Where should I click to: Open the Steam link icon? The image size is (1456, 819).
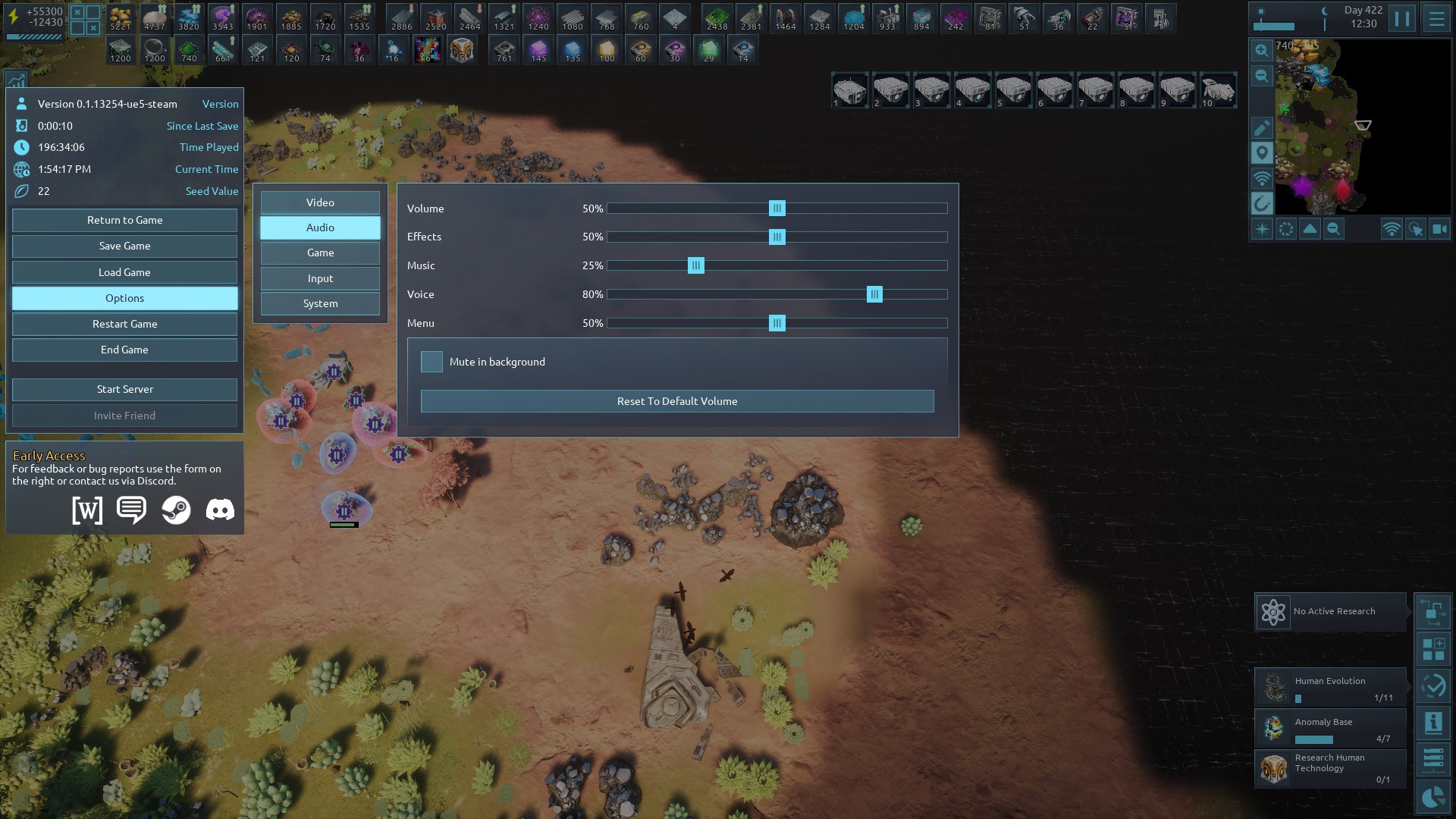(x=176, y=510)
